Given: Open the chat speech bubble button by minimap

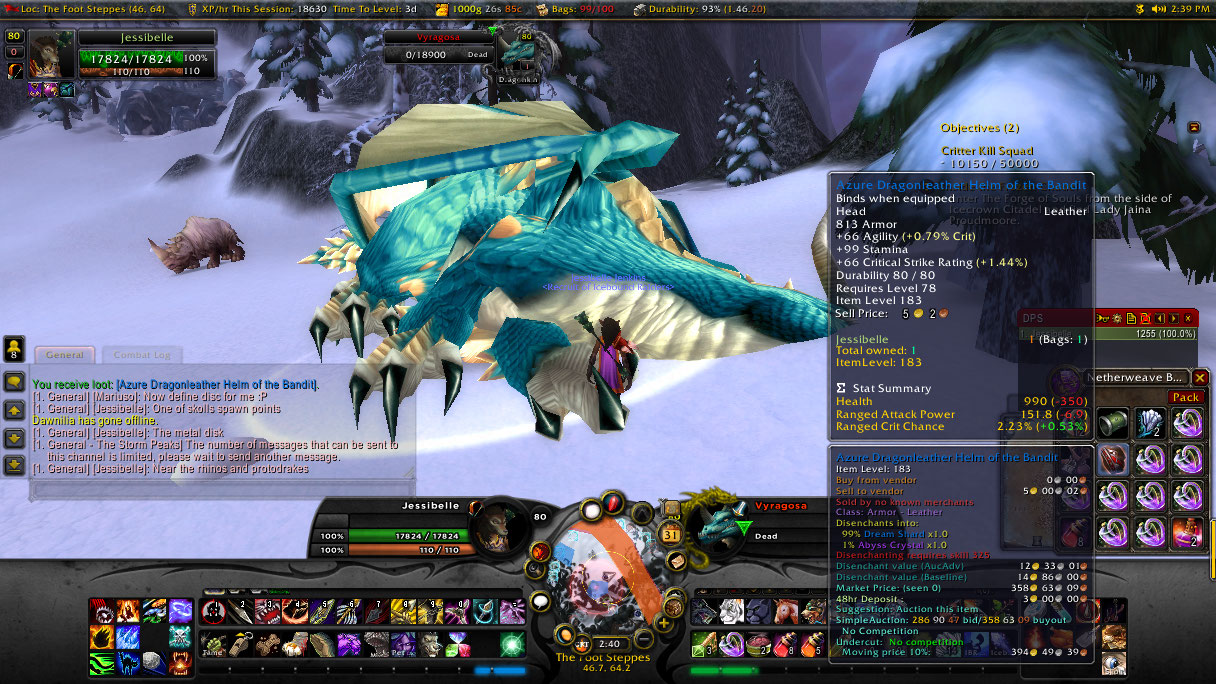Looking at the screenshot, I should [541, 601].
